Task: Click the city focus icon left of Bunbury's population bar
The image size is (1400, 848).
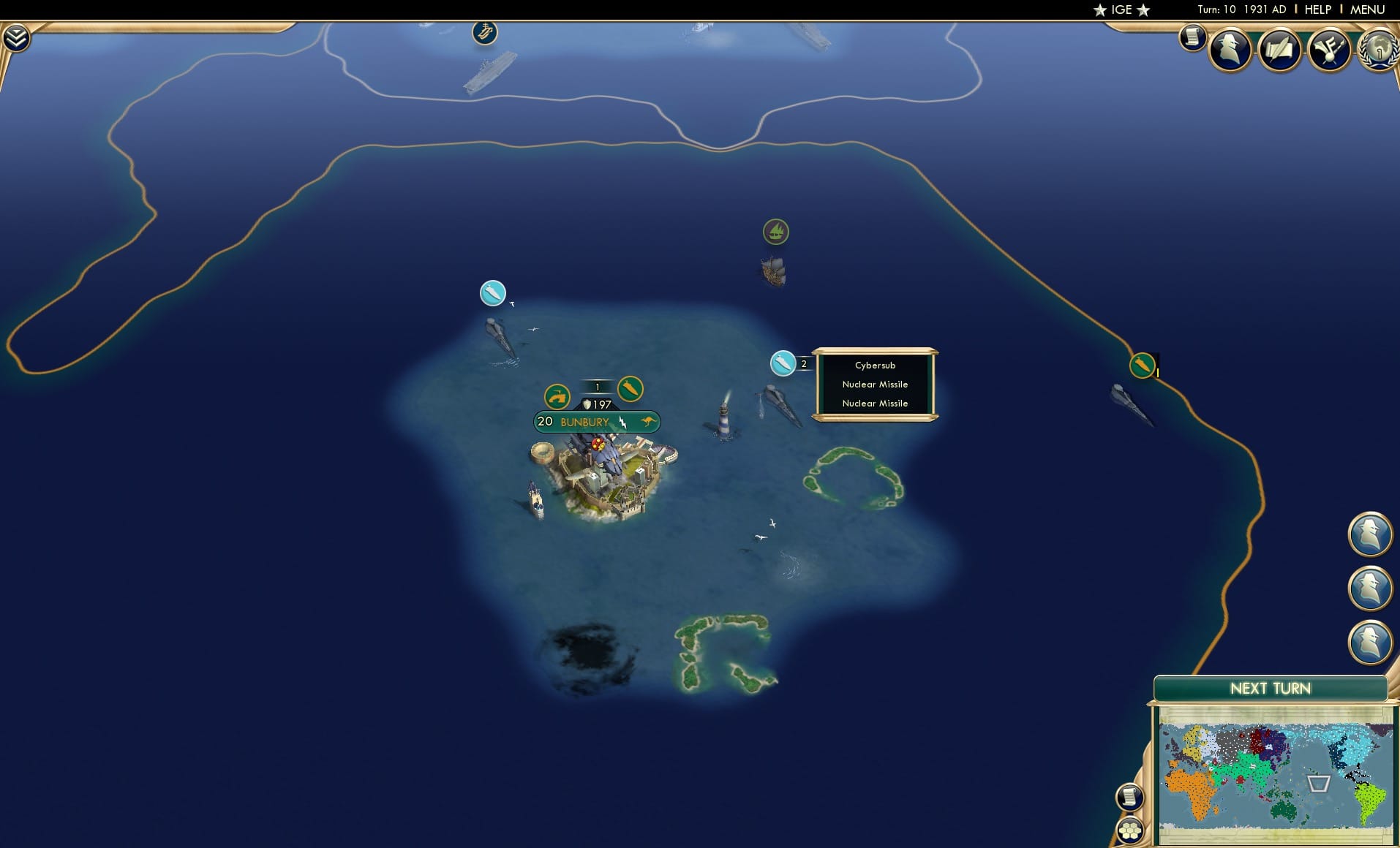Action: click(x=557, y=395)
